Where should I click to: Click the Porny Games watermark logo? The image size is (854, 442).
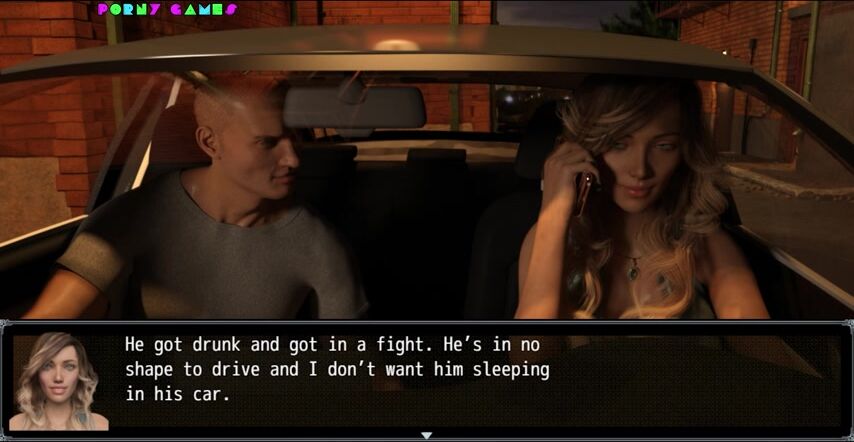[167, 10]
